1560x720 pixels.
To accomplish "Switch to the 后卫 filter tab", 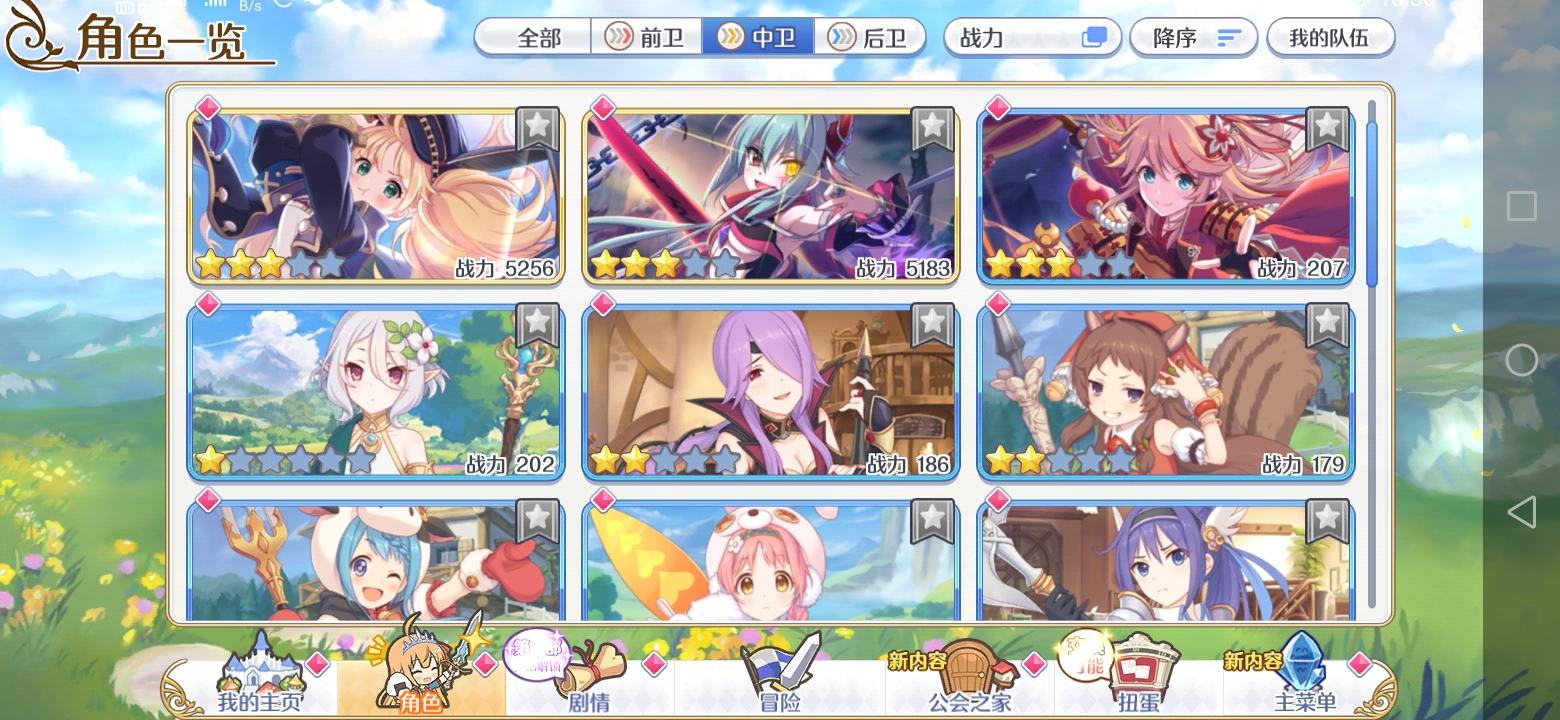I will tap(871, 37).
